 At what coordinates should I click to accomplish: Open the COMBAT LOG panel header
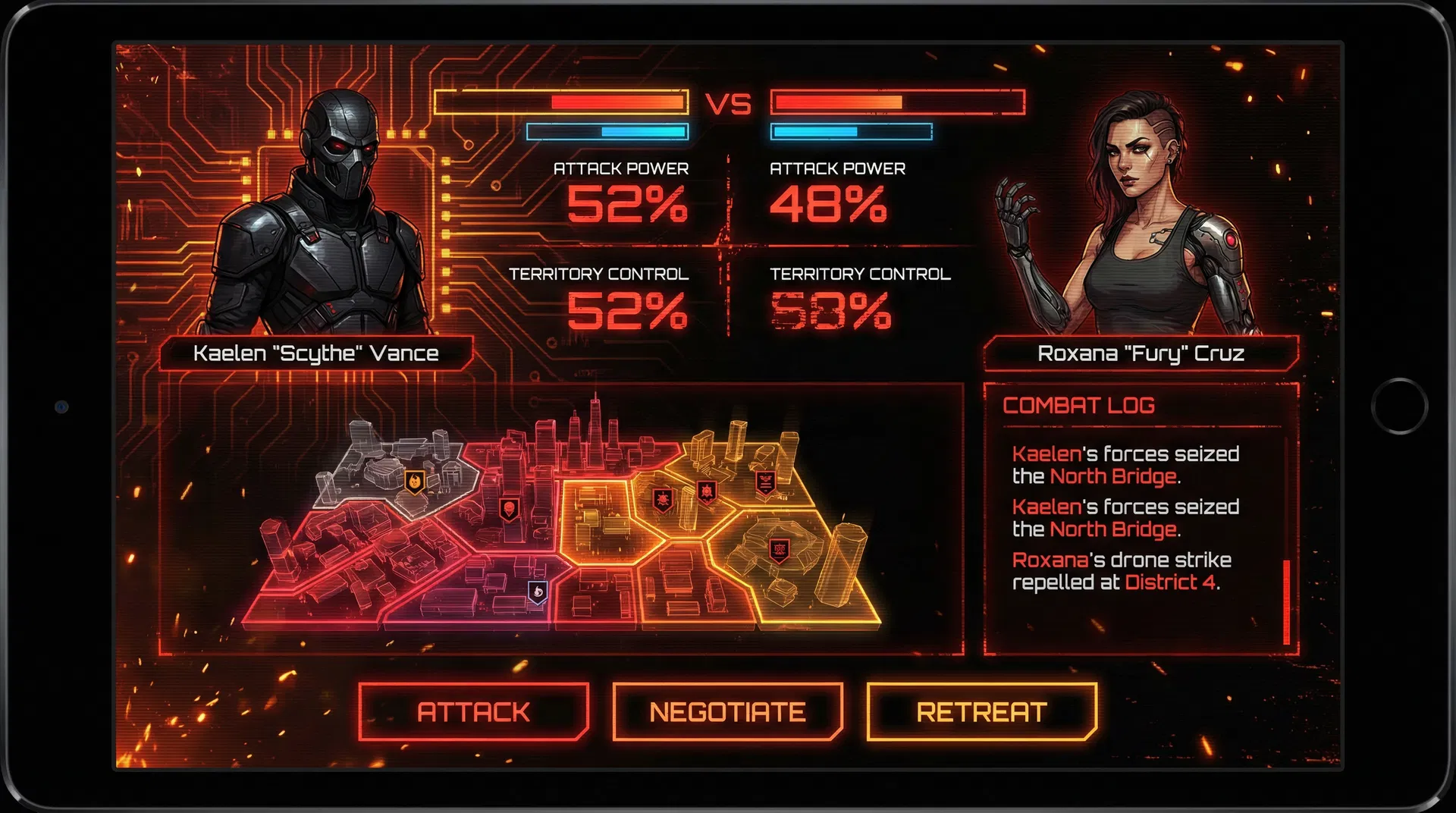1080,406
